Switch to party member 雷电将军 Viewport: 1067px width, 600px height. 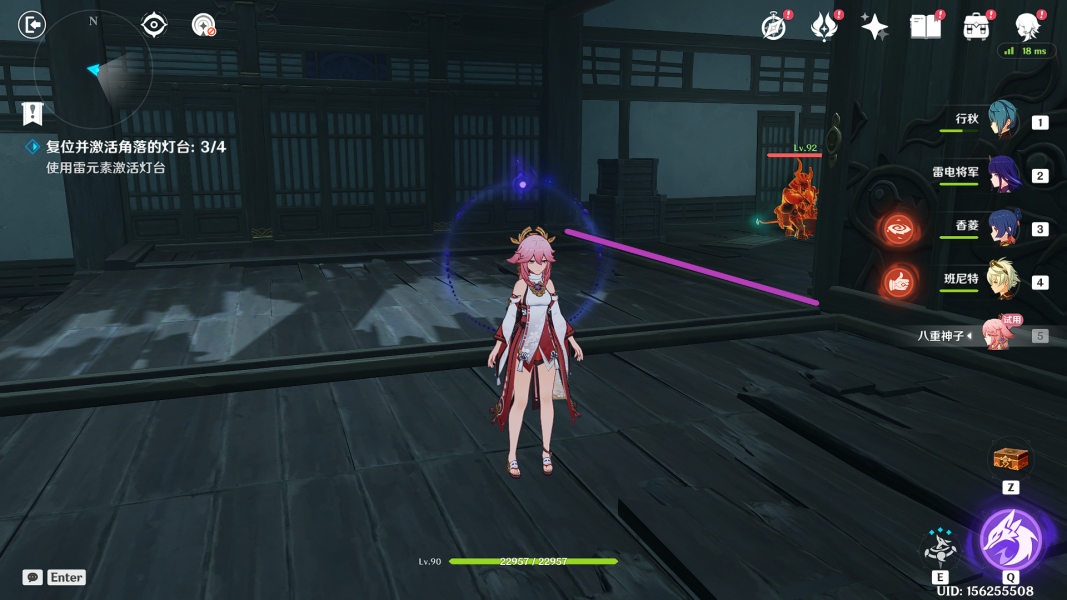click(x=1002, y=174)
